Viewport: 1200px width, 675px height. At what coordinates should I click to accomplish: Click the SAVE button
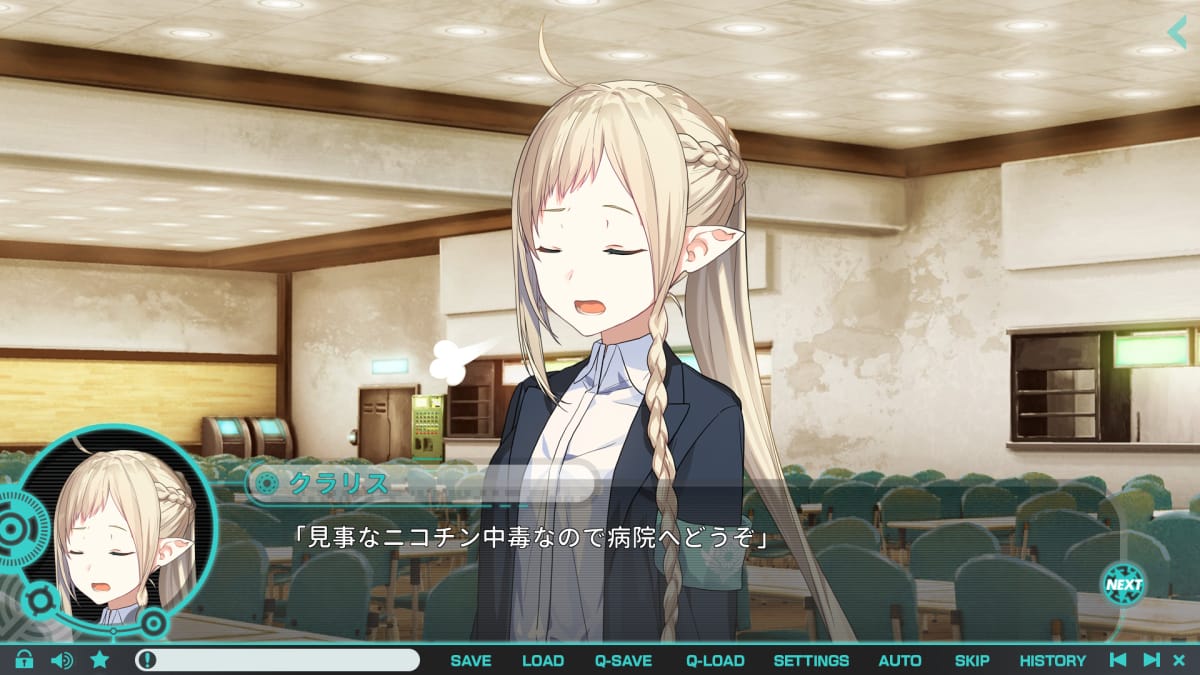[x=470, y=660]
